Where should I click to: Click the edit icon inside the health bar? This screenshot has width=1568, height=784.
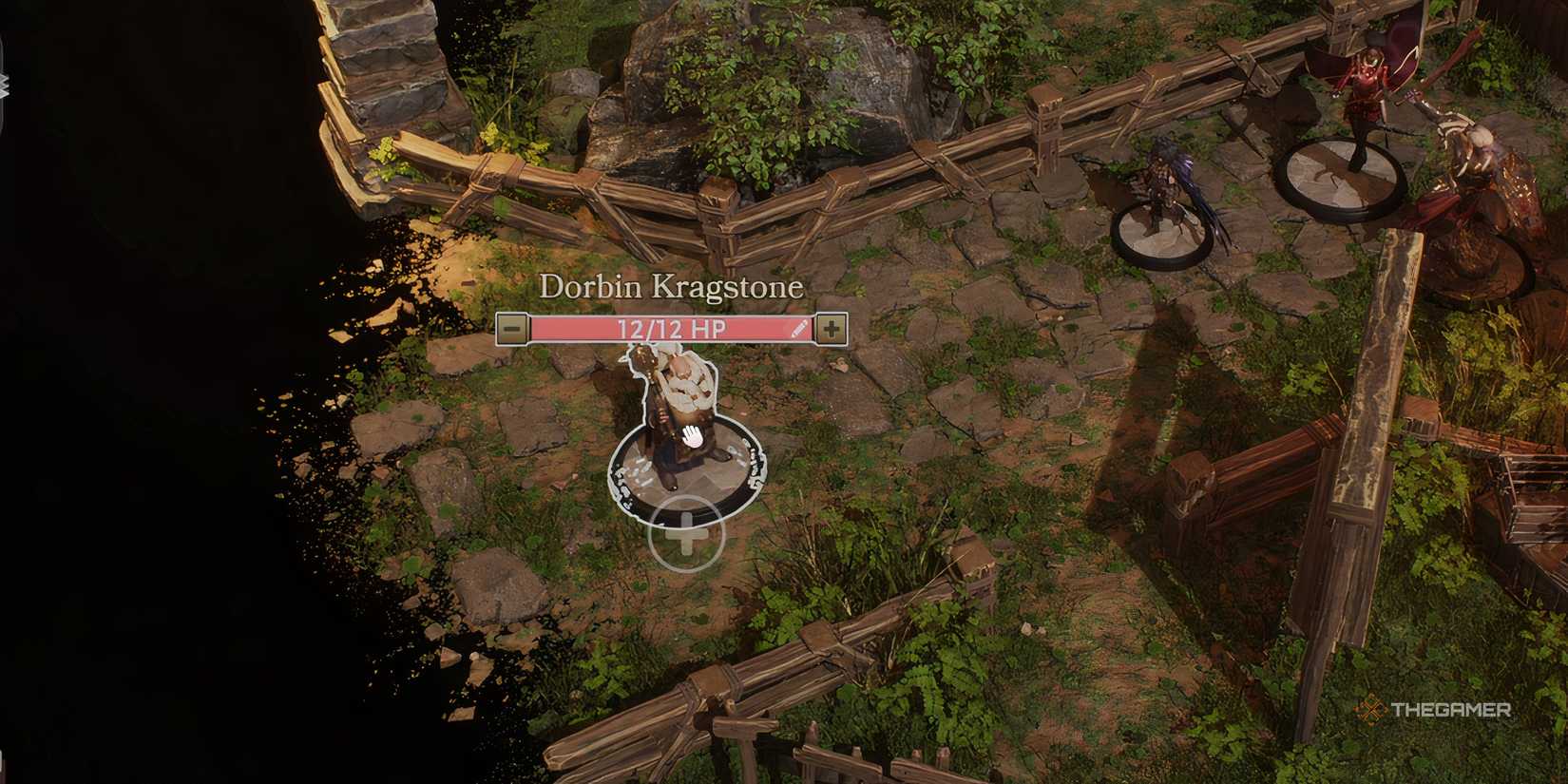pos(798,330)
